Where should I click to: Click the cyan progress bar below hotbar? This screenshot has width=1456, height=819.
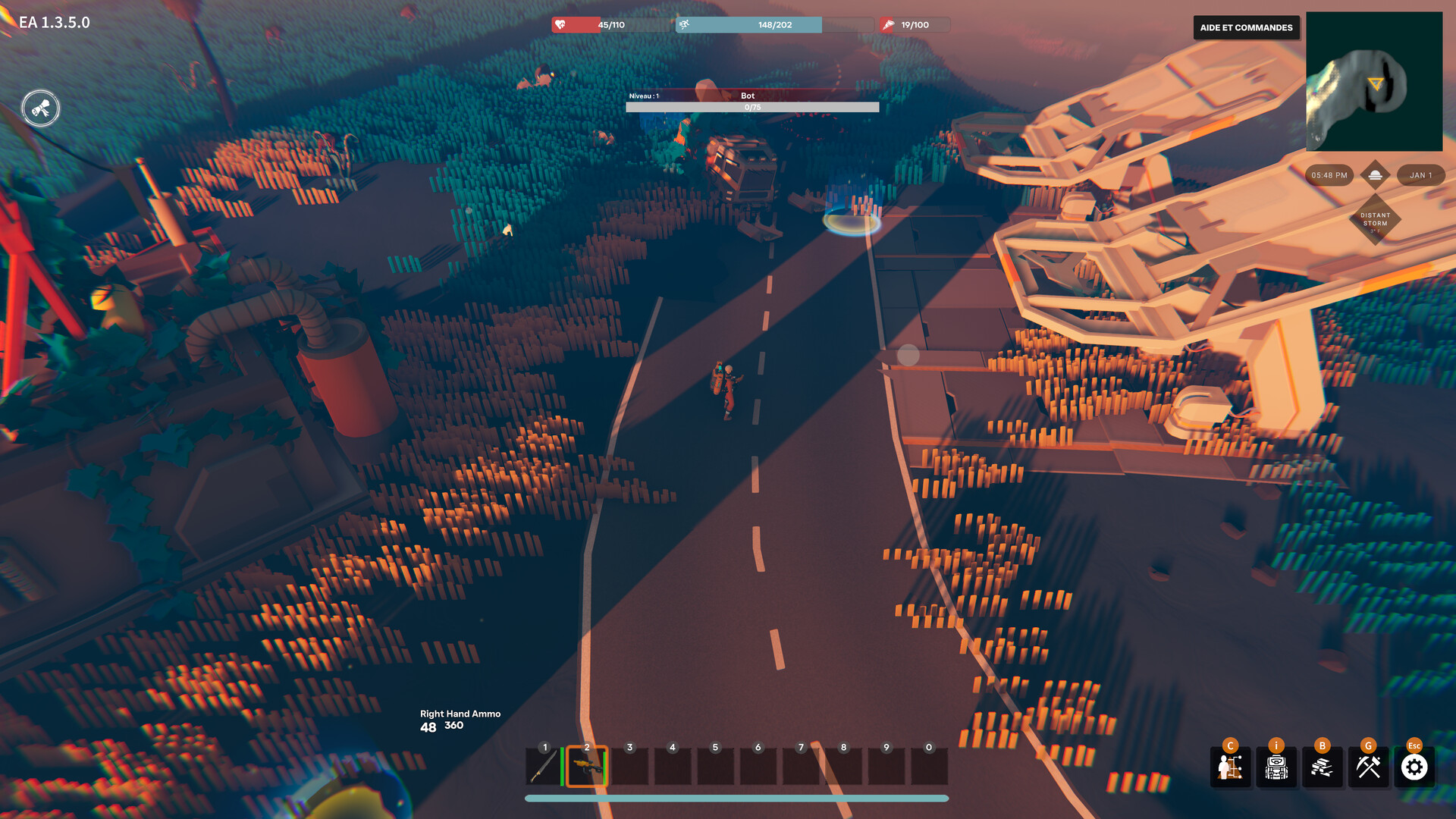coord(738,798)
